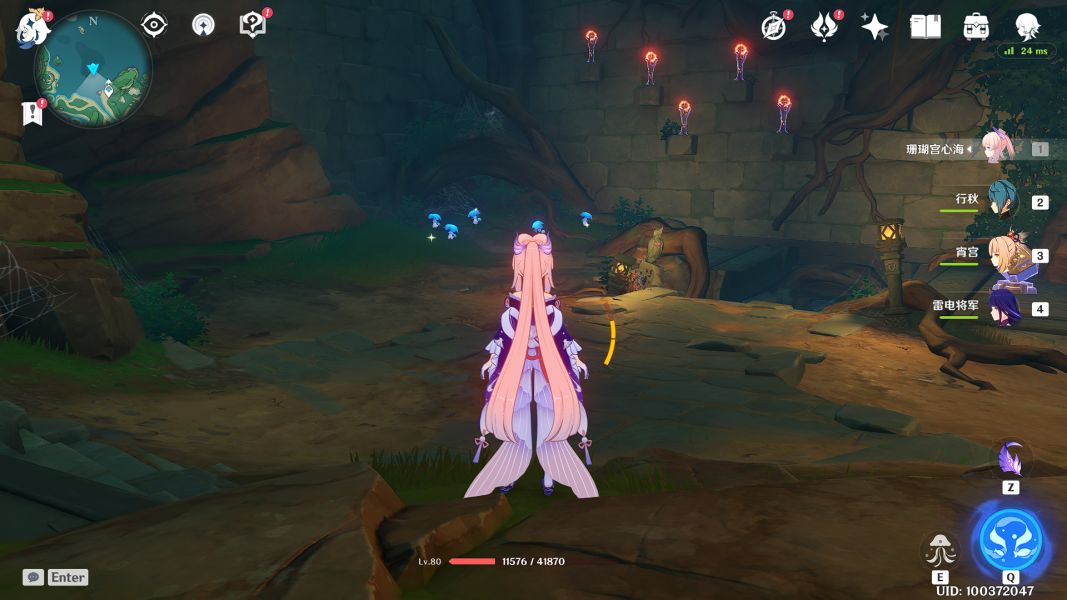Image resolution: width=1067 pixels, height=600 pixels.
Task: Click the round signal icon left of tutorials
Action: (203, 25)
